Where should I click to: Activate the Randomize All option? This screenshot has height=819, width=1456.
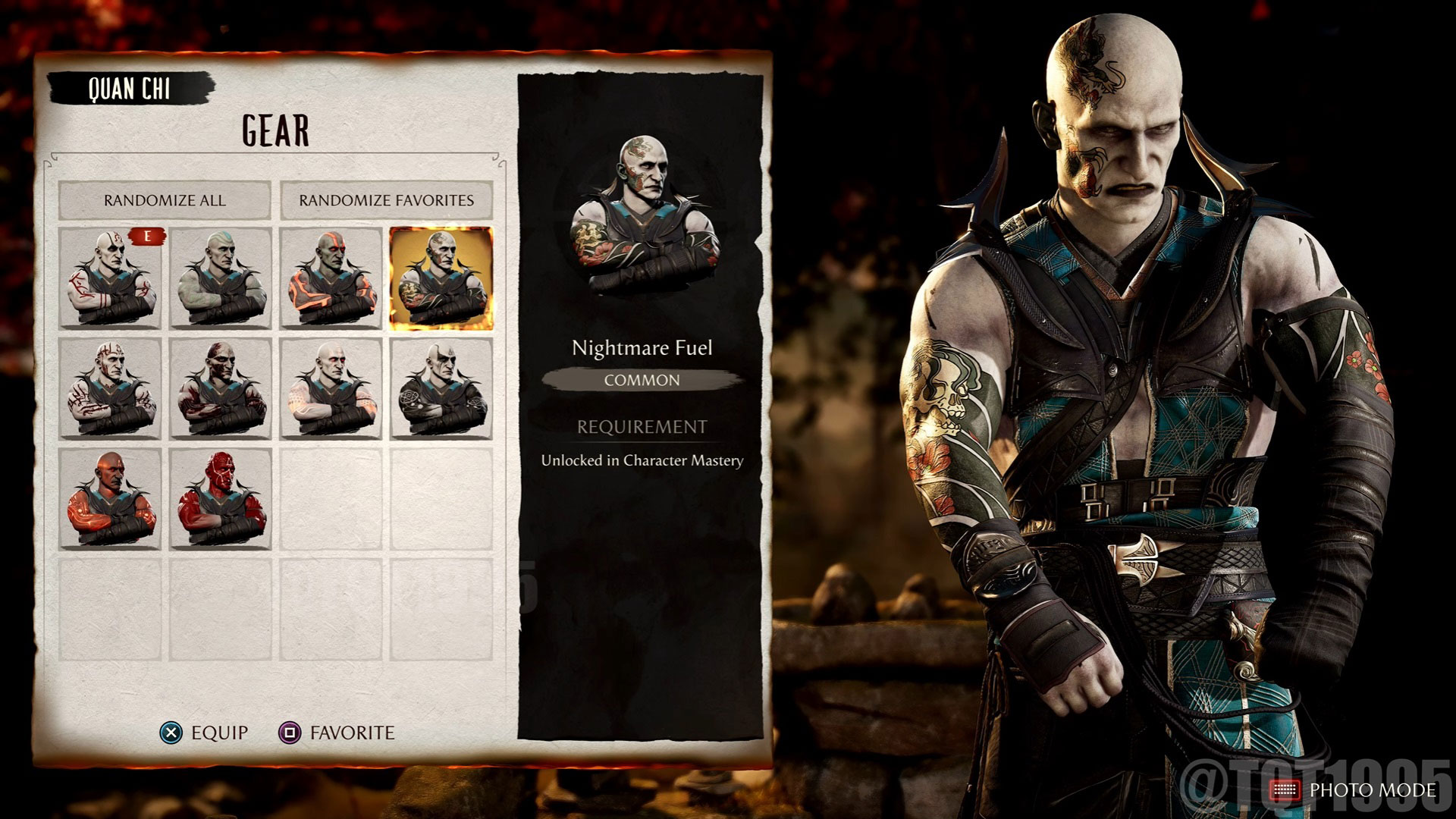point(165,202)
